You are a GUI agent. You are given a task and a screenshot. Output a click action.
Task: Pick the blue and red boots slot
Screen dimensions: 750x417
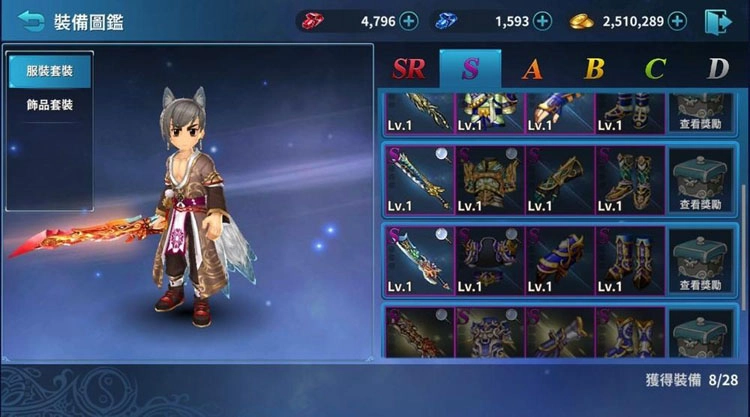[x=629, y=258]
